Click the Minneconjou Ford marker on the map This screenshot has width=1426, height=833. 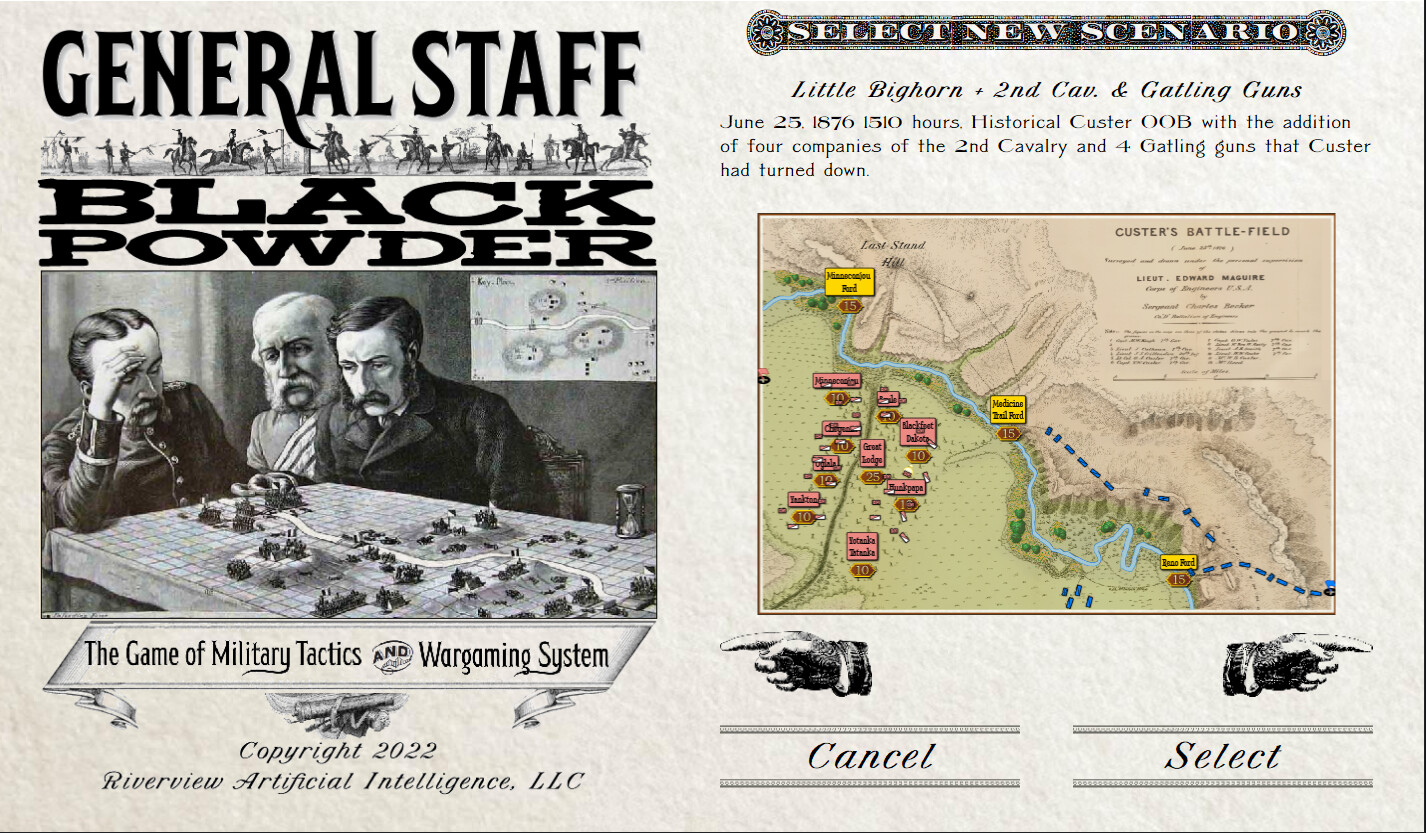(x=848, y=282)
